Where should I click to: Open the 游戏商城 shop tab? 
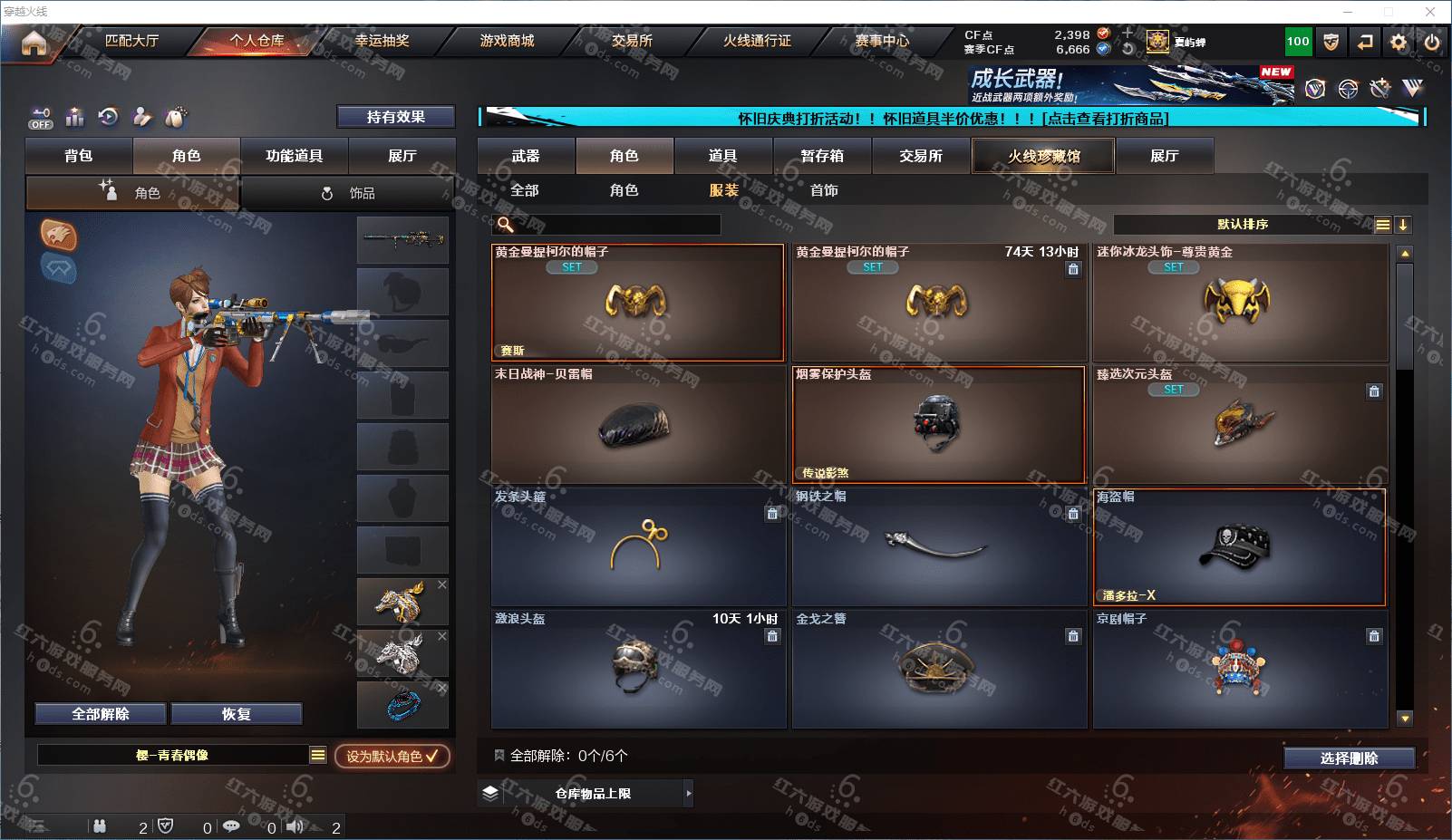point(507,41)
